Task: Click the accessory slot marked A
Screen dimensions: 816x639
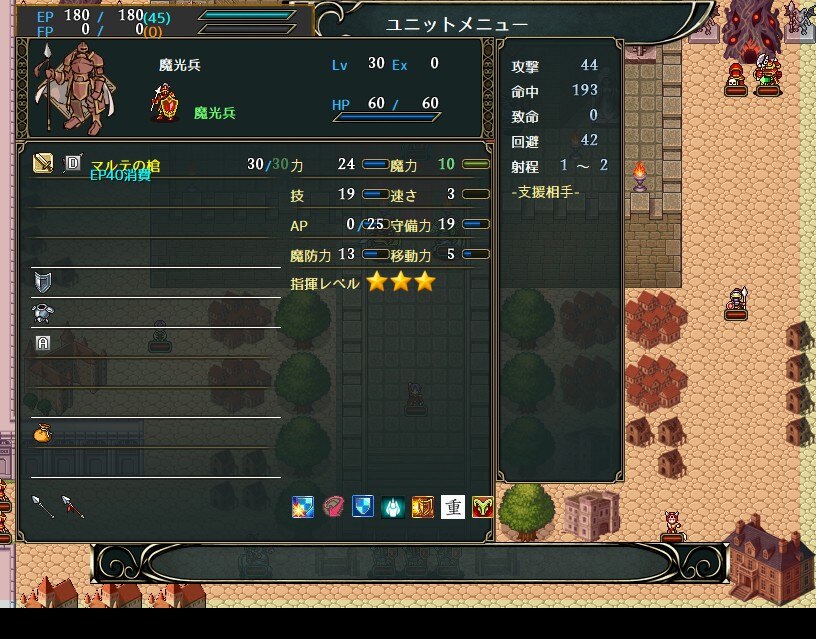Action: point(42,342)
